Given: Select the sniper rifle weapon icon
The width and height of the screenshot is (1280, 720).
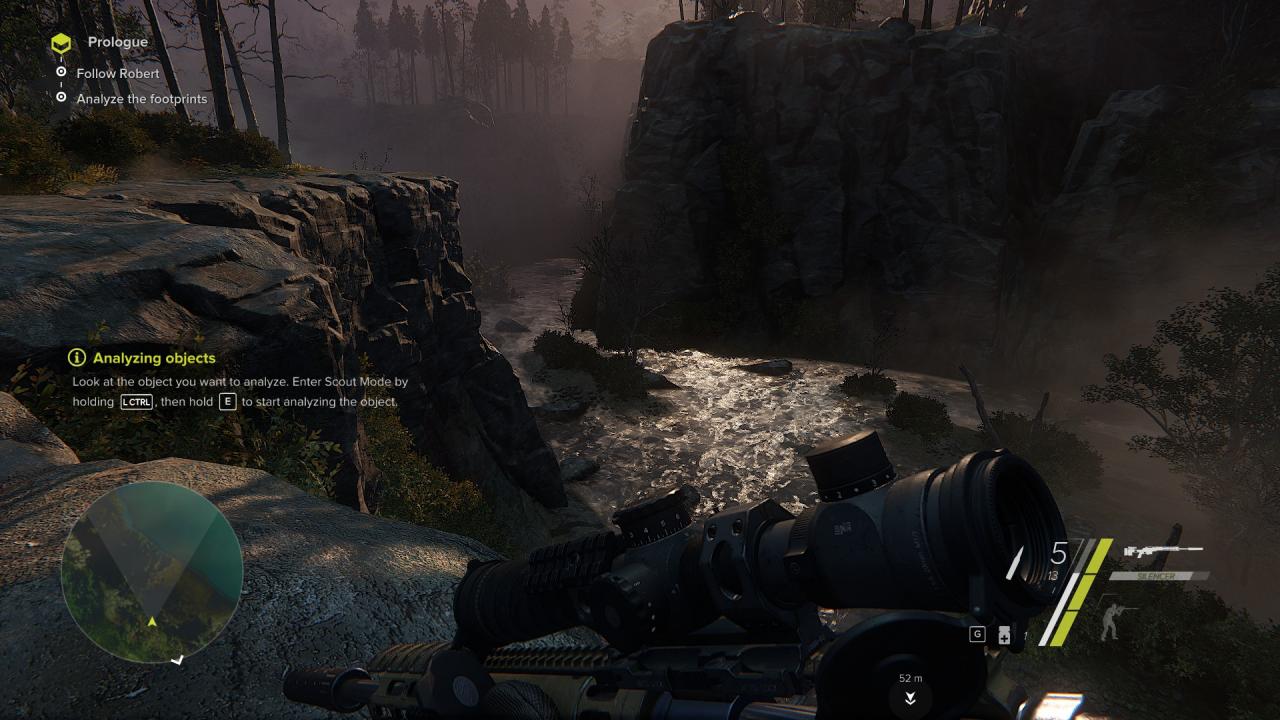Looking at the screenshot, I should 1162,551.
